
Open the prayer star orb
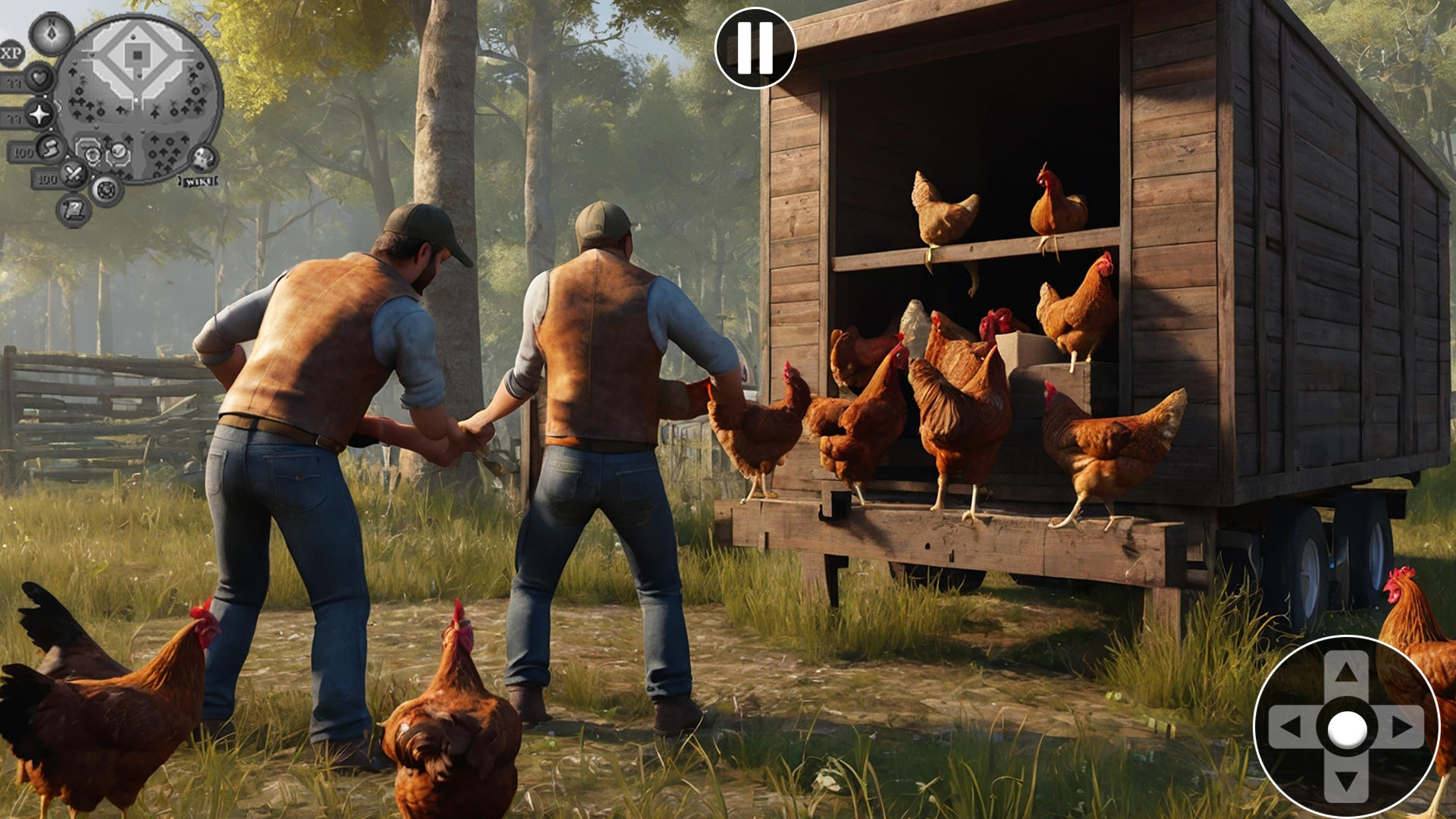click(x=38, y=115)
